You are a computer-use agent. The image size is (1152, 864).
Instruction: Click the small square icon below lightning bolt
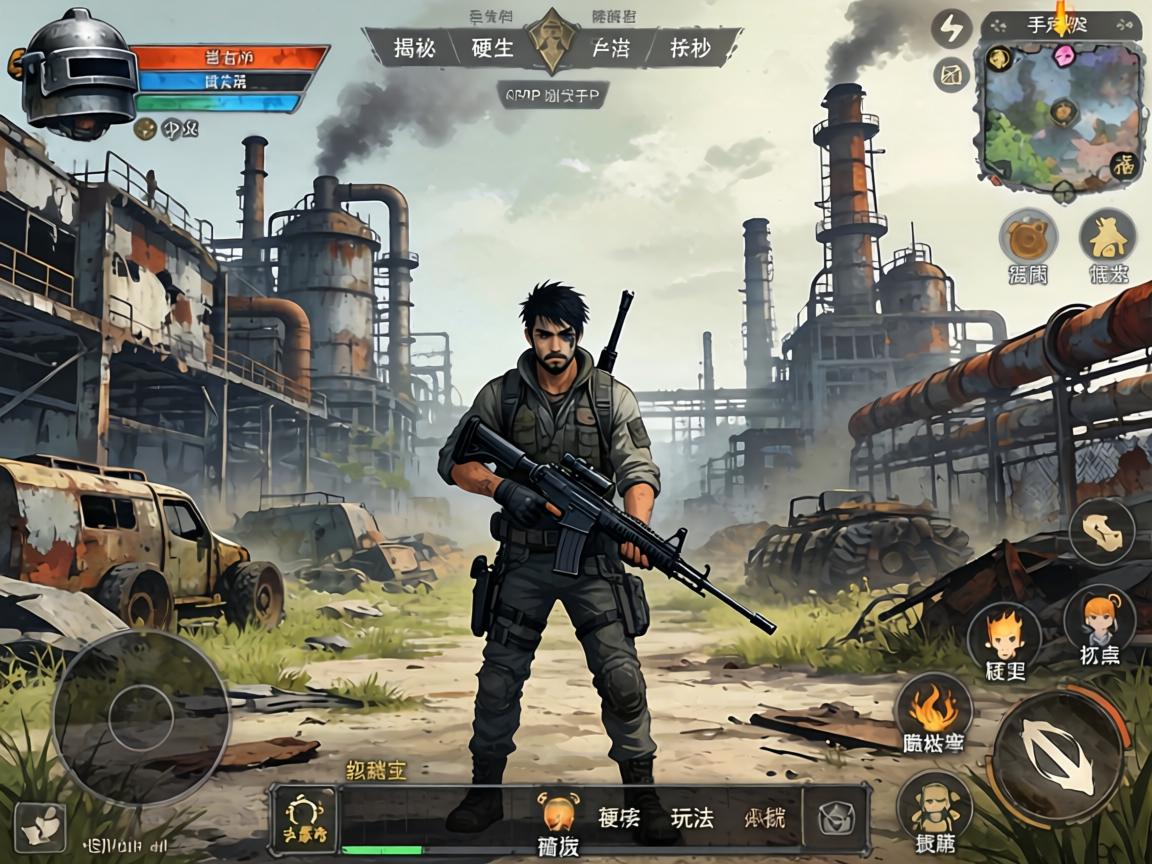pyautogui.click(x=951, y=75)
